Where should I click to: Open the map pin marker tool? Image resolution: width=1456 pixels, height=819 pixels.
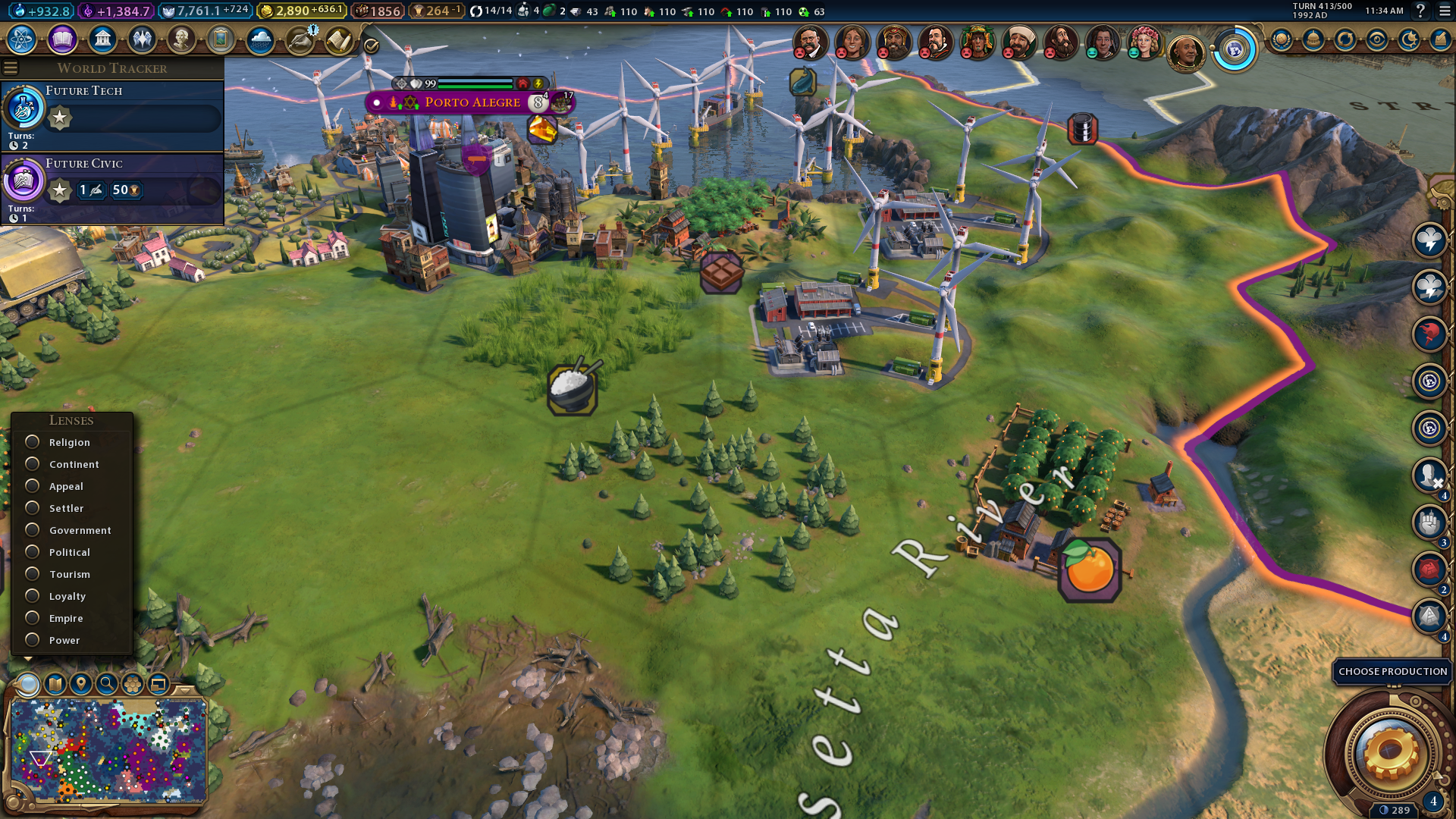point(80,684)
